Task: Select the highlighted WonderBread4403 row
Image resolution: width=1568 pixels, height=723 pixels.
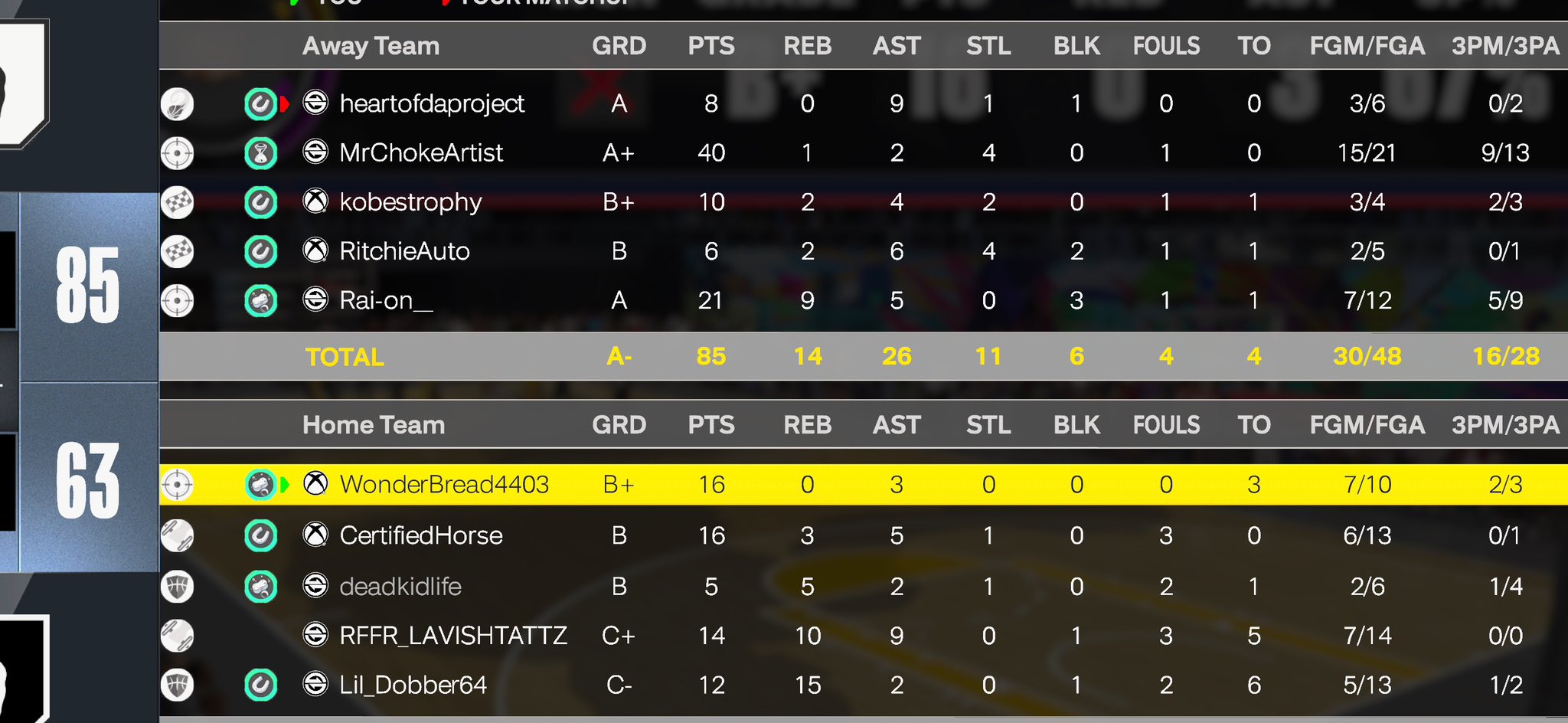Action: coord(444,485)
